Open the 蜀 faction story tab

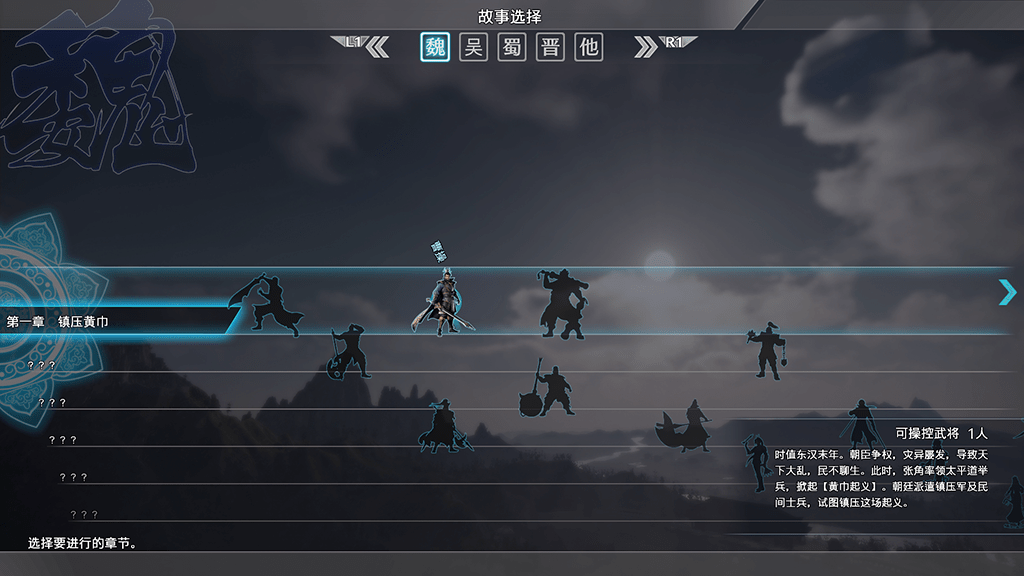pos(512,47)
